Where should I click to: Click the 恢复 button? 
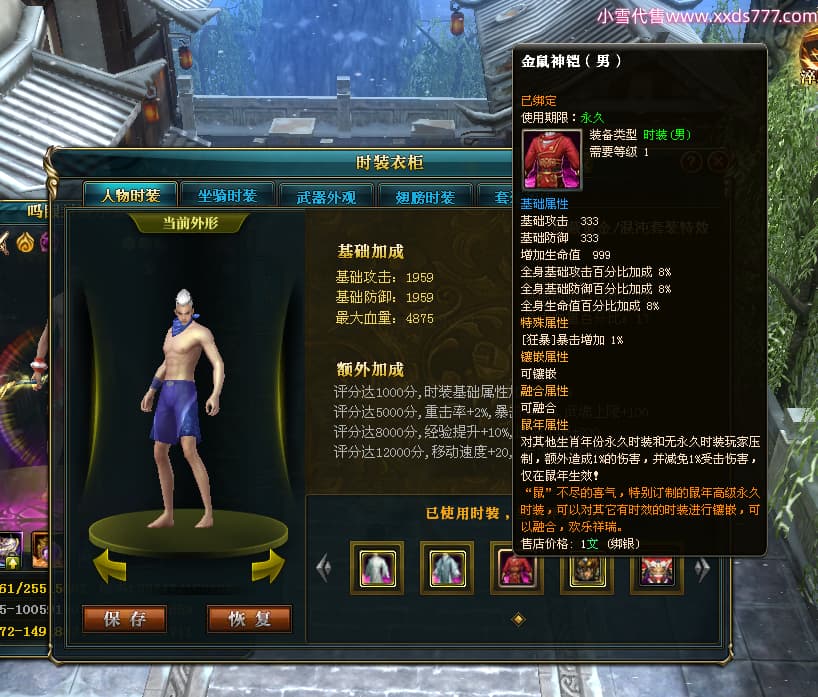(249, 619)
